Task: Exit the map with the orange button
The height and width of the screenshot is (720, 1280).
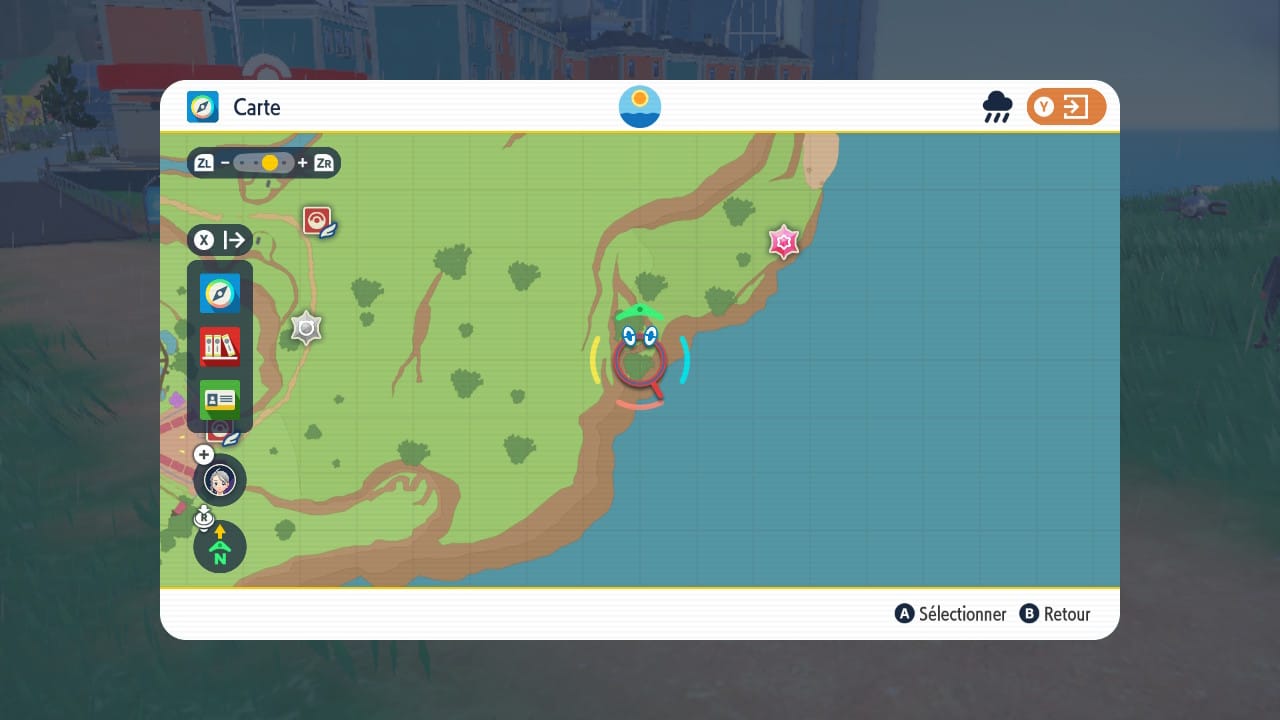Action: pyautogui.click(x=1066, y=107)
